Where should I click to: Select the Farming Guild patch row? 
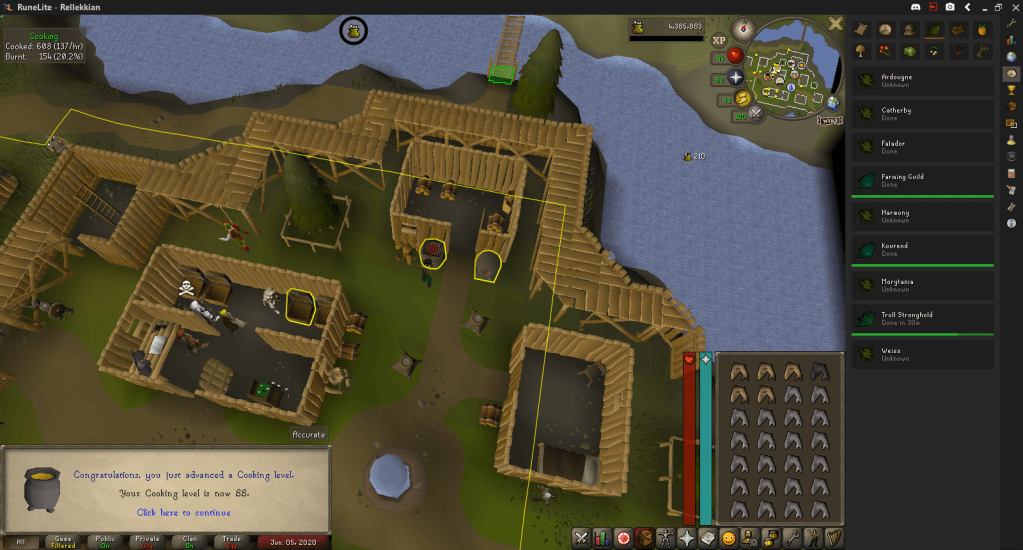click(921, 181)
